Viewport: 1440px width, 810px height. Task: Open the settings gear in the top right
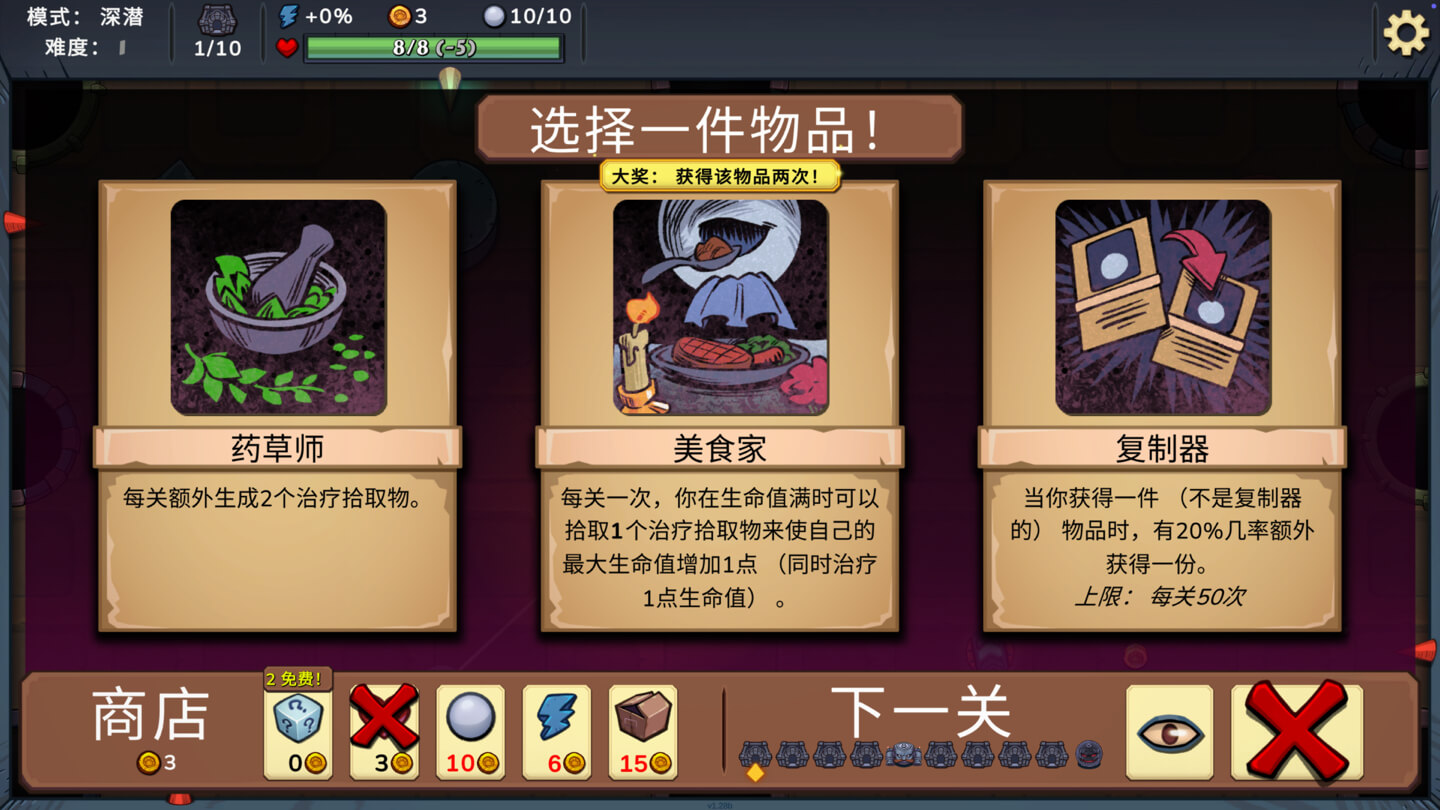1406,31
